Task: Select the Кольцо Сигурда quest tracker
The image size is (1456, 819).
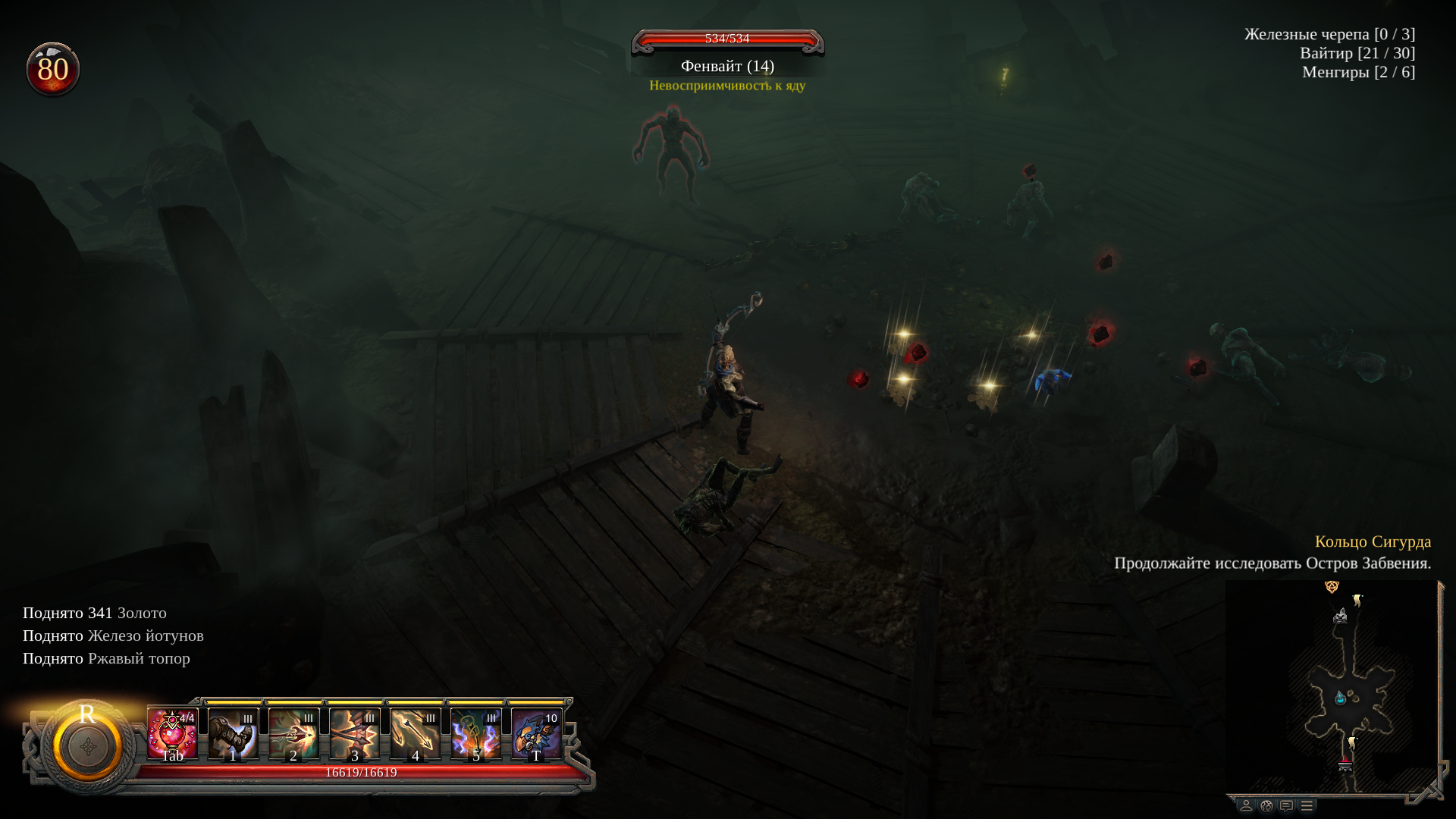Action: point(1373,541)
